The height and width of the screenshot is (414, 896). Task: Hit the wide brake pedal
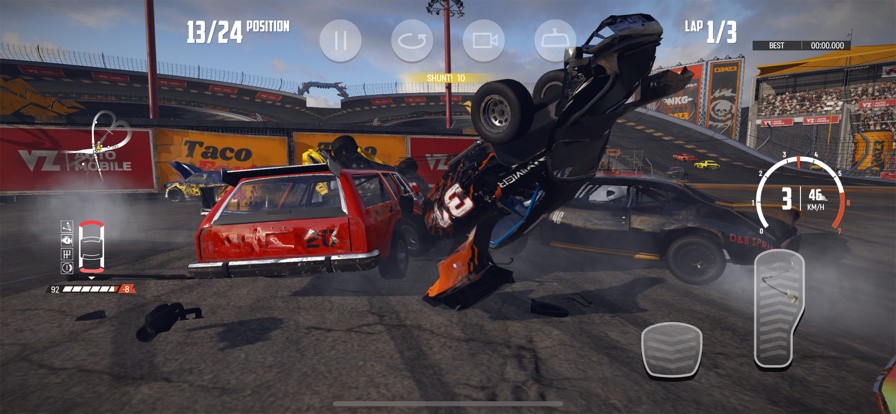pos(671,350)
